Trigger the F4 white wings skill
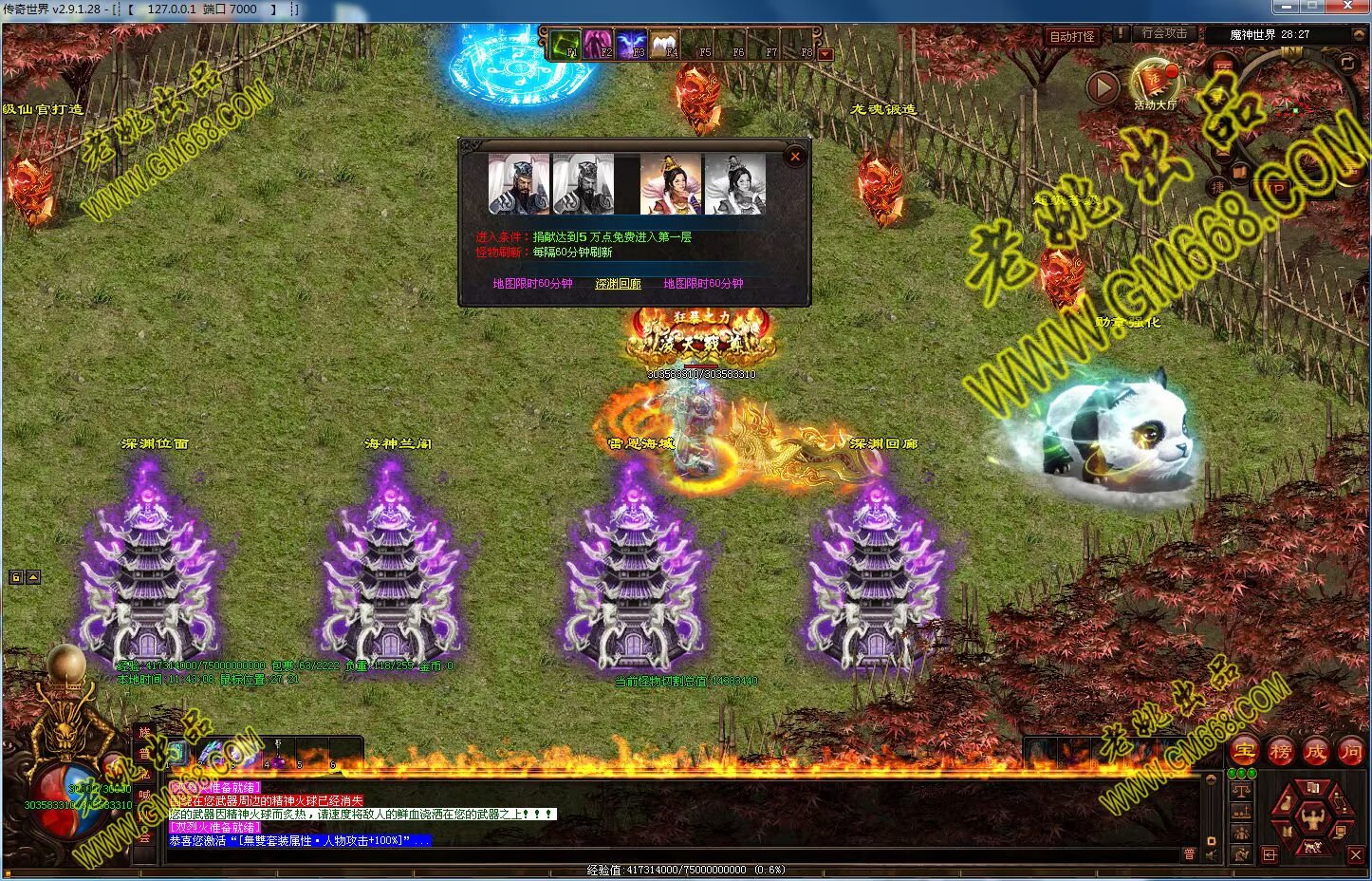 pyautogui.click(x=664, y=45)
